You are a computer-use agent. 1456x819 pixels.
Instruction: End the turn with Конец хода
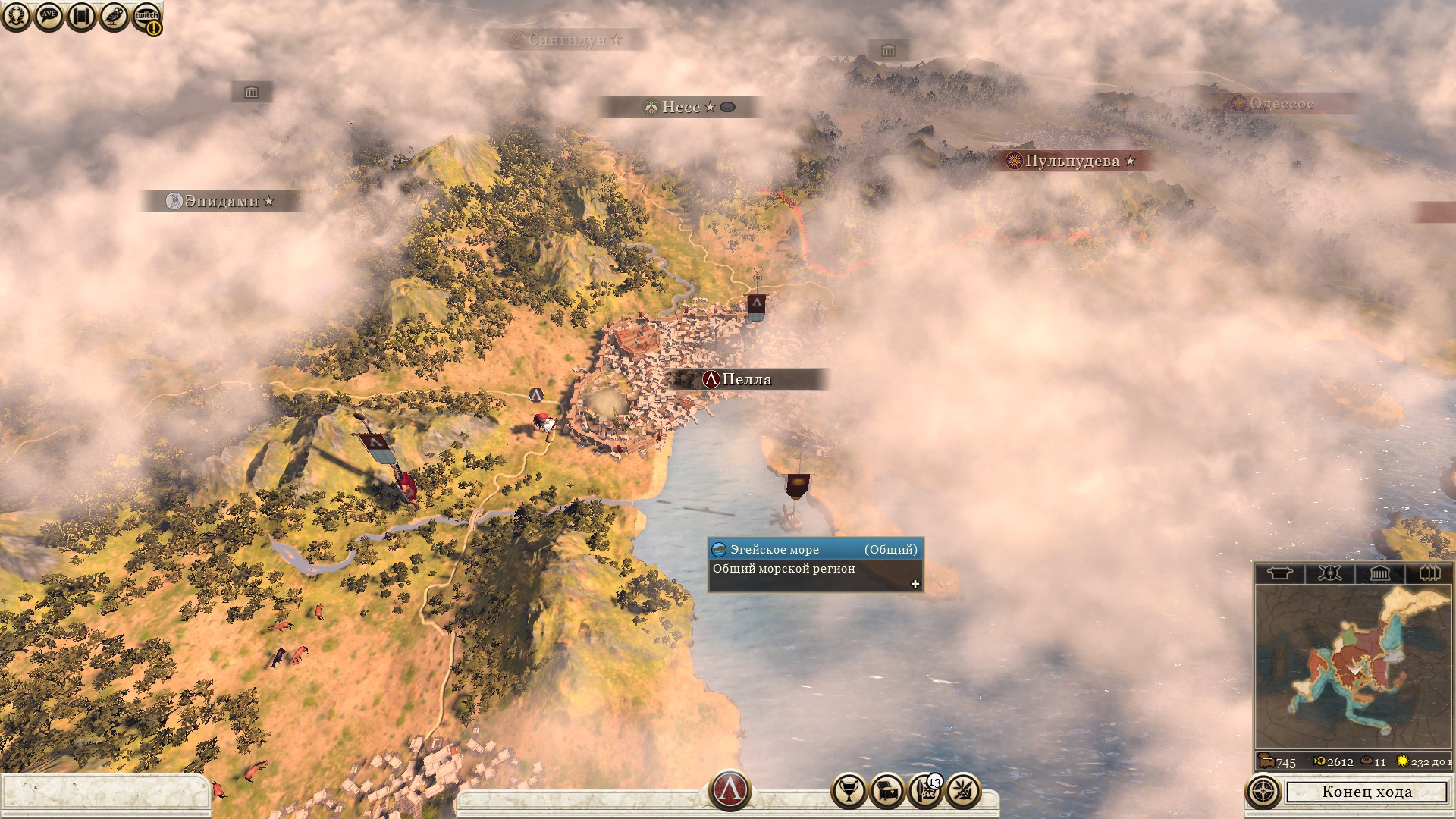coord(1367,792)
